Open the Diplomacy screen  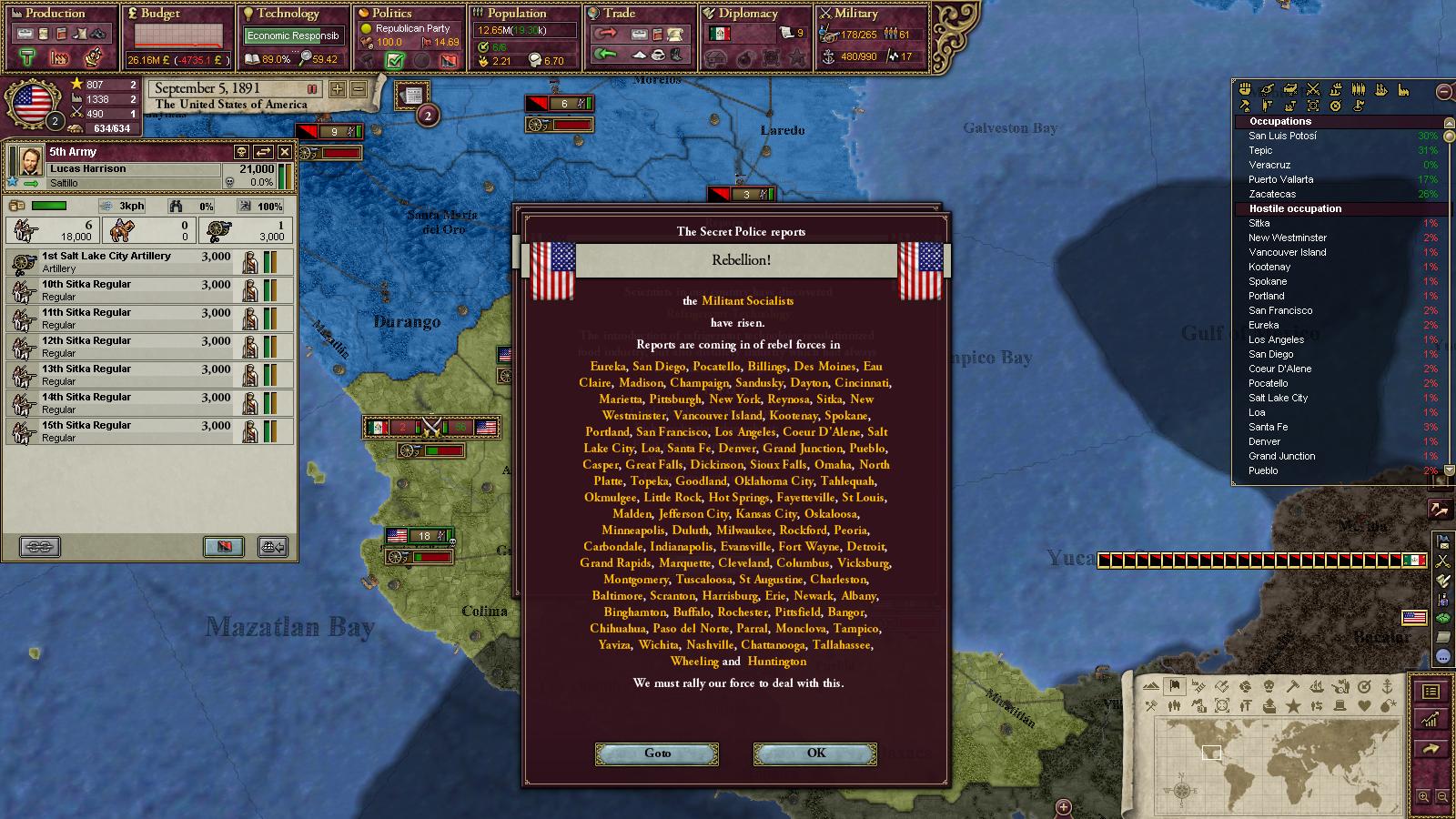pyautogui.click(x=748, y=14)
